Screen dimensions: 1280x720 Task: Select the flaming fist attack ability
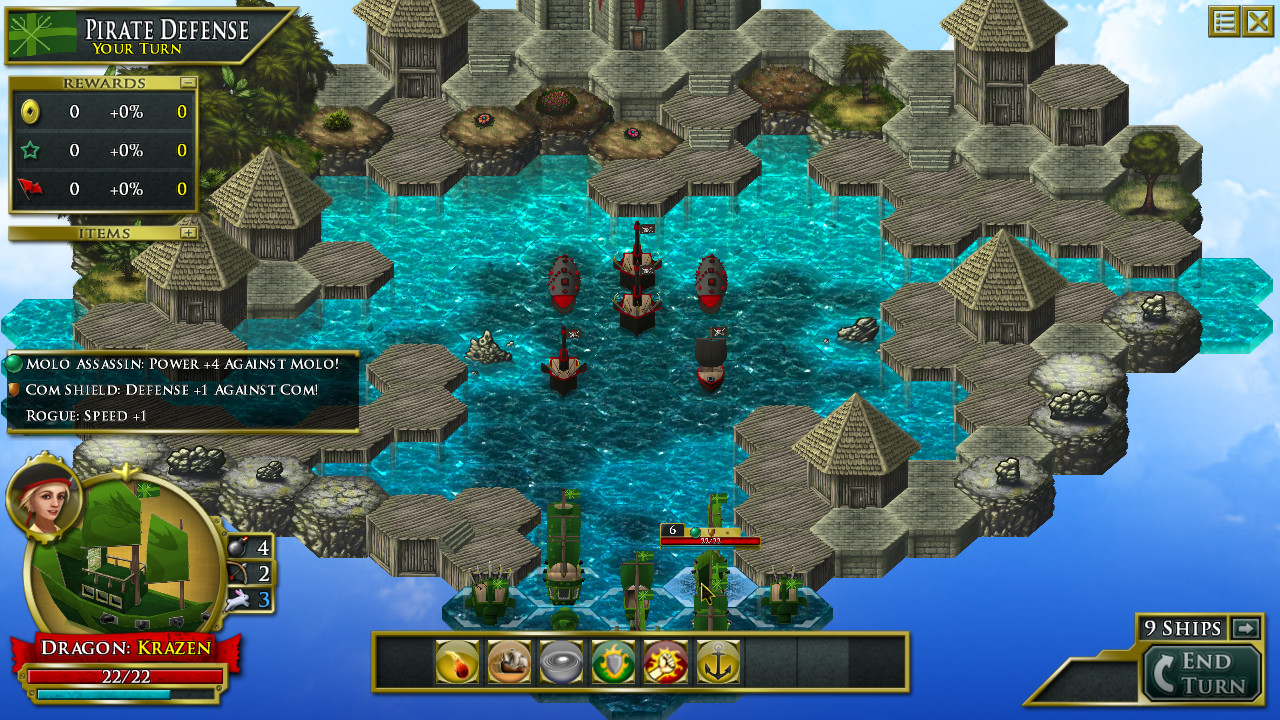click(665, 662)
